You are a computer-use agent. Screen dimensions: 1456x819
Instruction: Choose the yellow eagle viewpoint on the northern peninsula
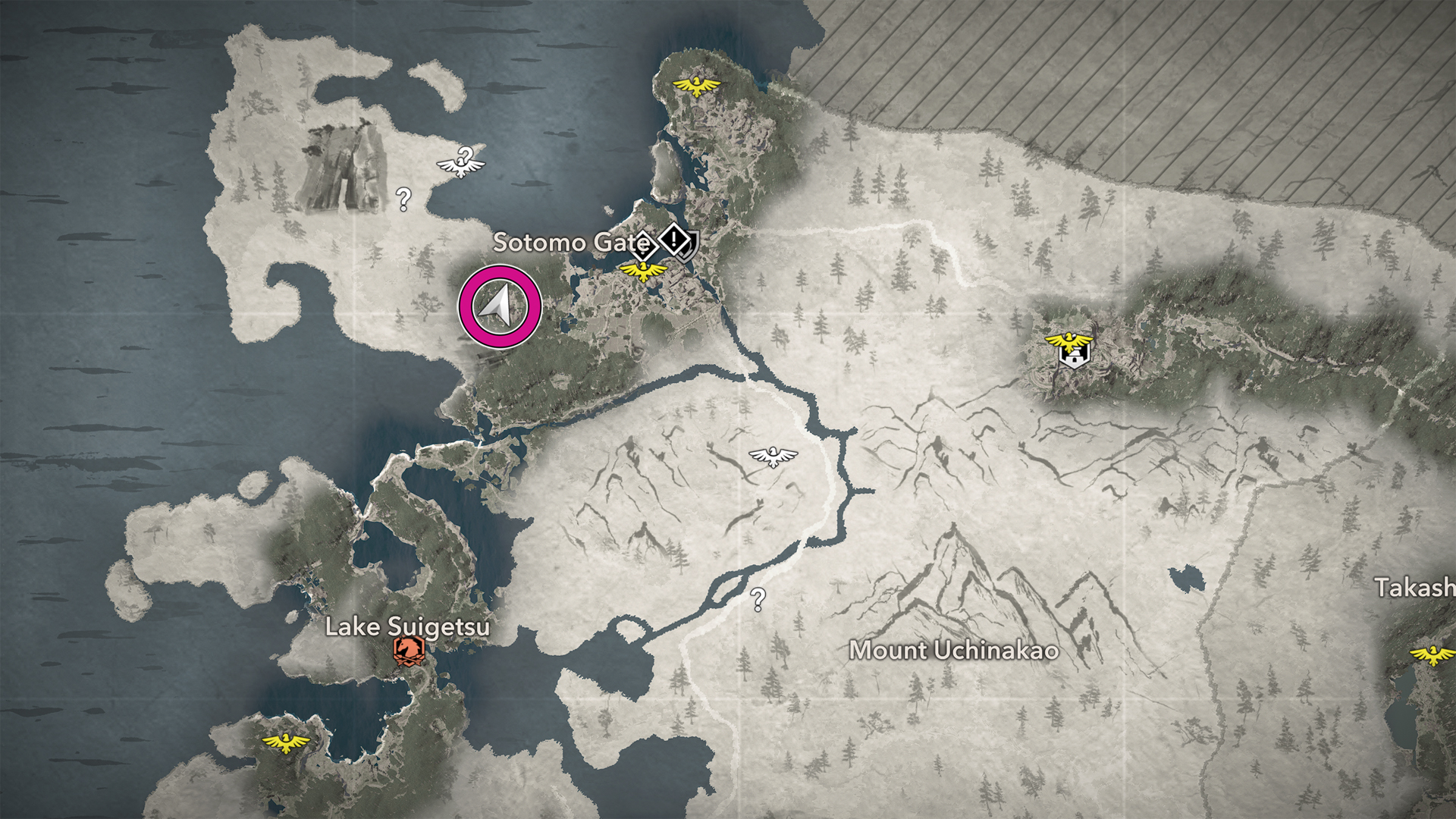pos(696,85)
